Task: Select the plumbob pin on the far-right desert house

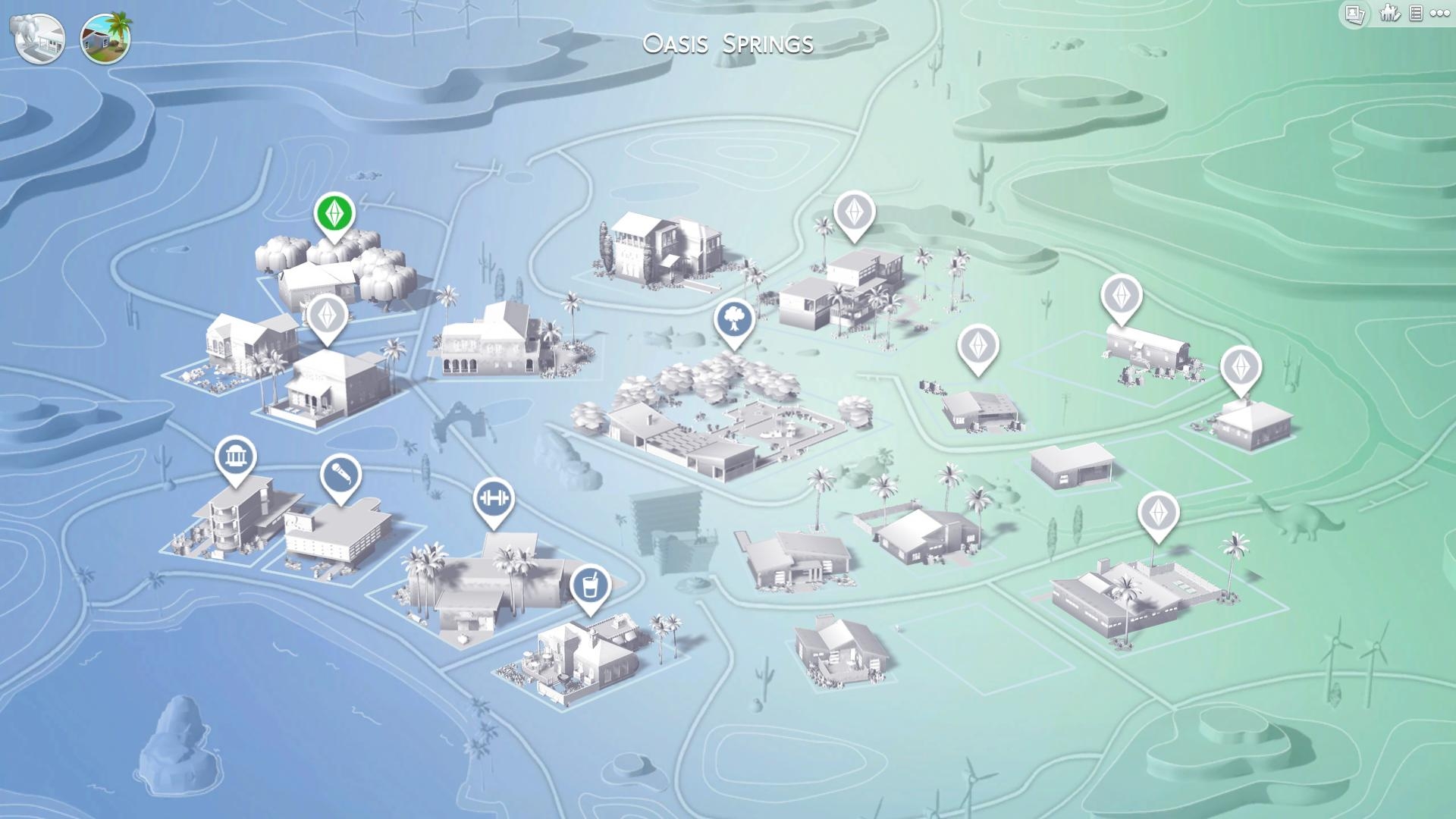Action: coord(1241,369)
